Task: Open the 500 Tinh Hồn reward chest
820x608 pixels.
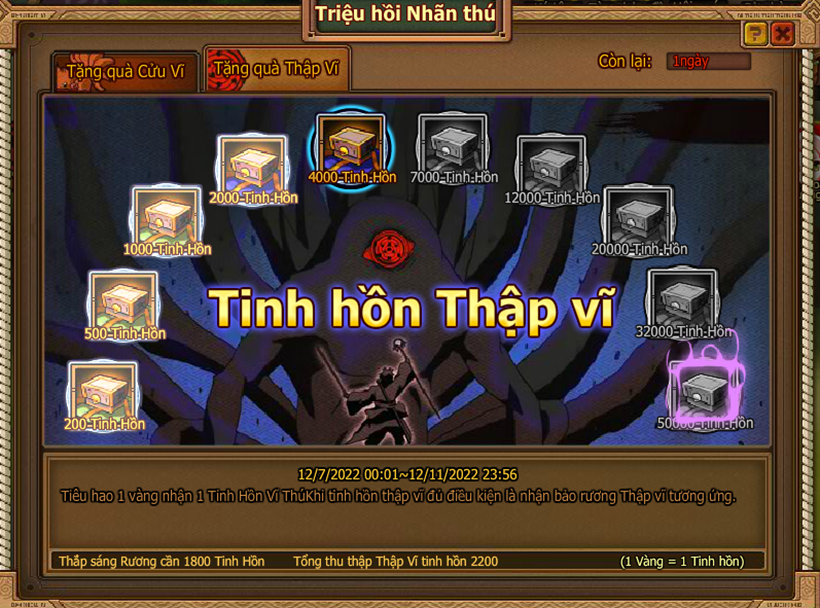Action: tap(123, 300)
